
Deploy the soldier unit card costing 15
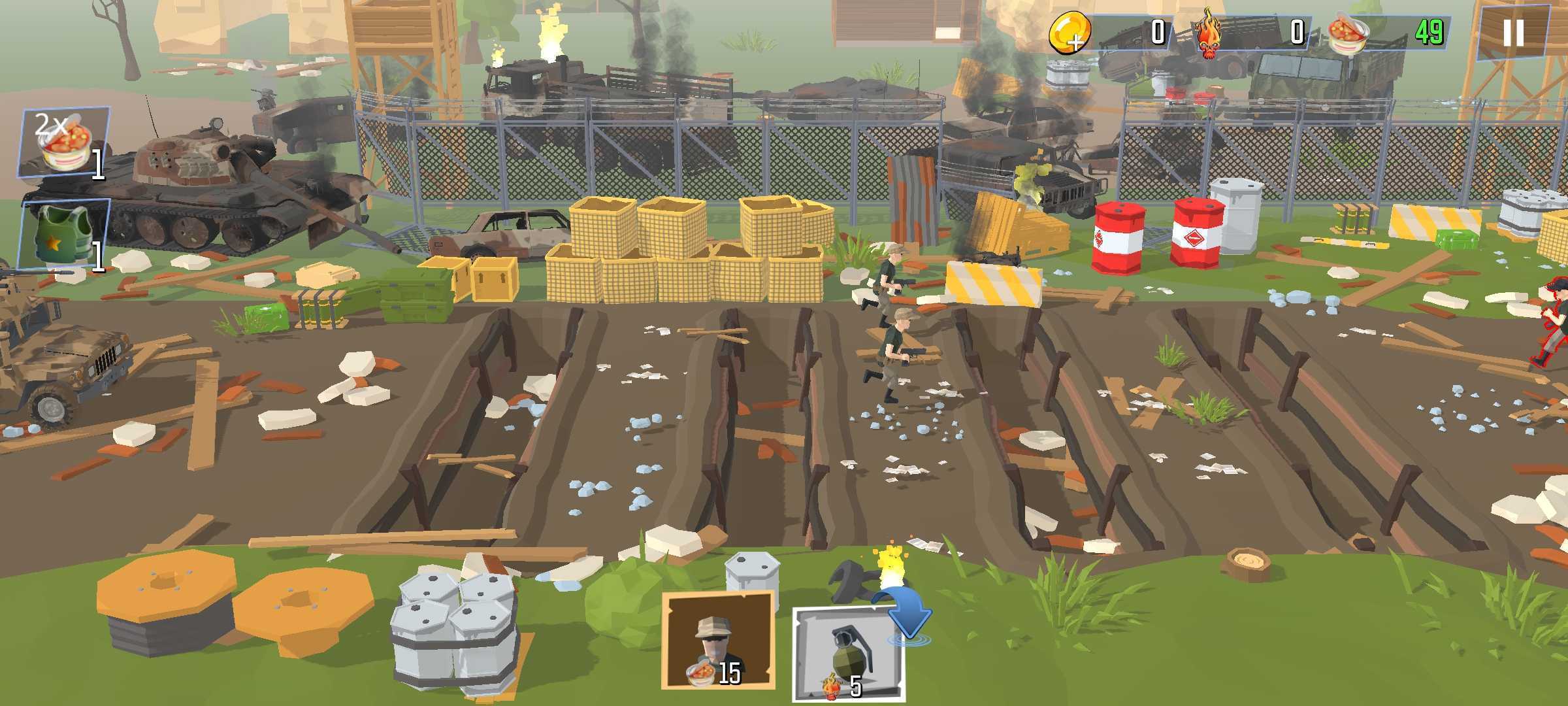click(717, 641)
